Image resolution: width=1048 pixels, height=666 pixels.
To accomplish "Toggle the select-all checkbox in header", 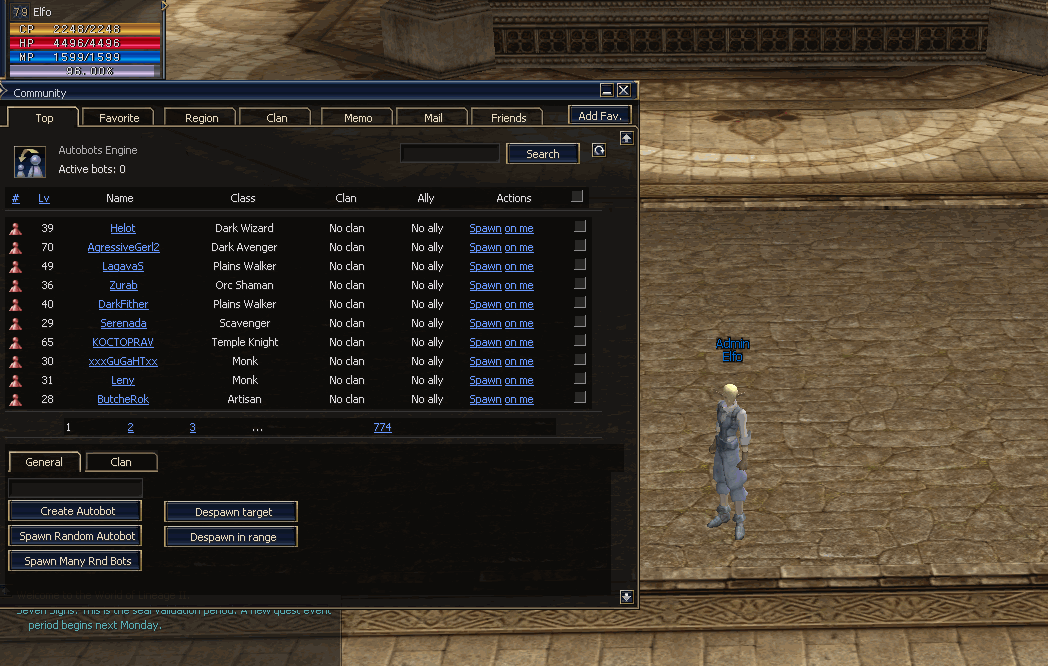I will 577,197.
